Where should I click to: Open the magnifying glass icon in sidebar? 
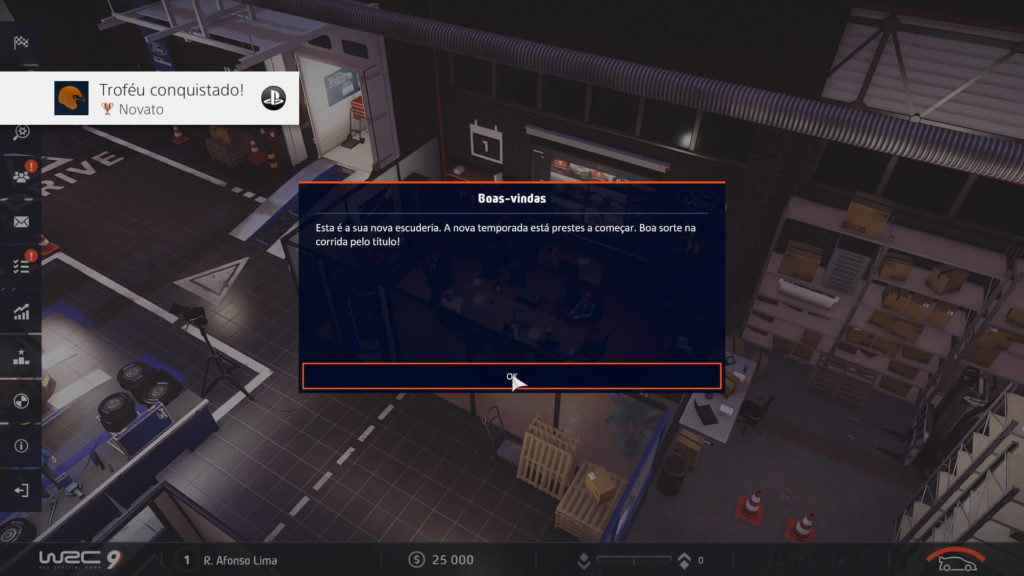pos(21,132)
